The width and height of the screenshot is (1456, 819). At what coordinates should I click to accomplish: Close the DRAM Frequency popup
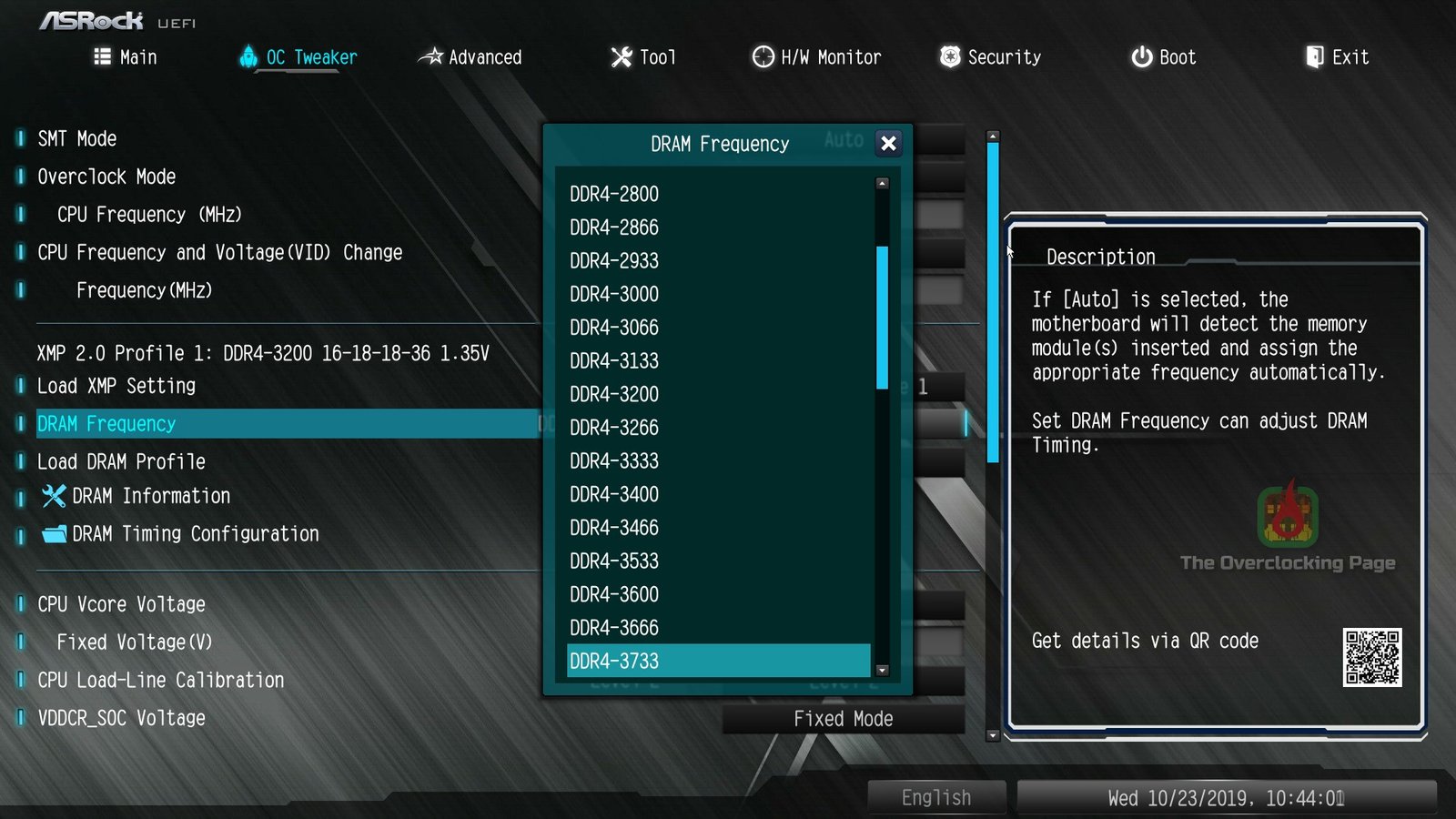[888, 144]
